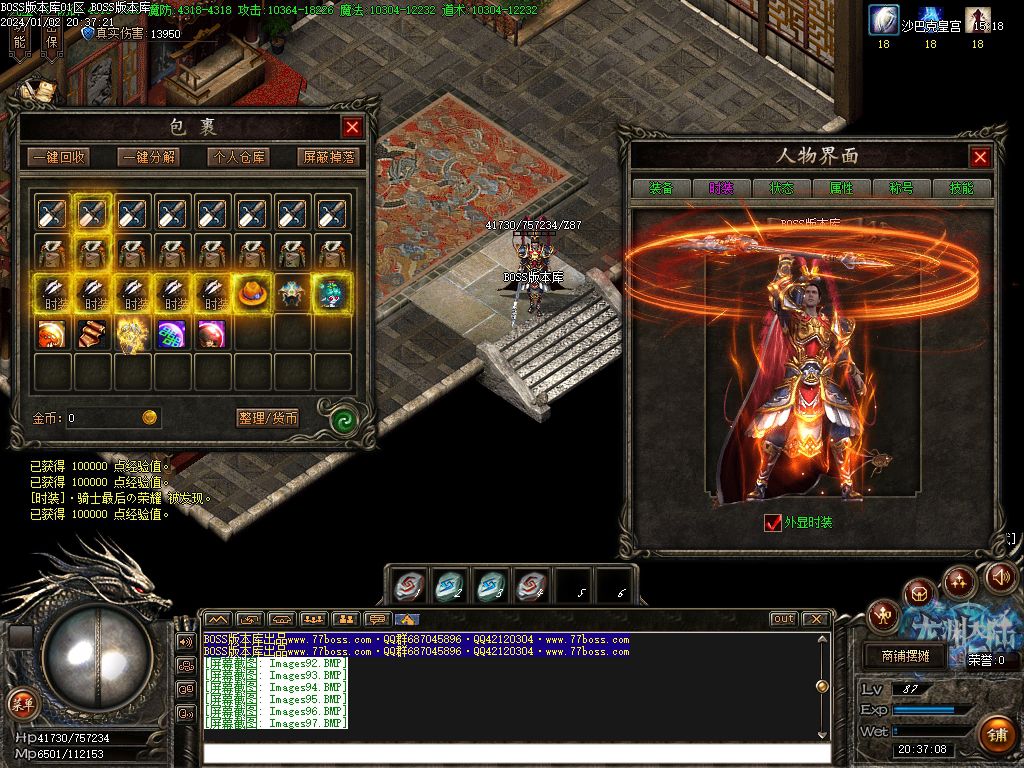
Task: Select the orange hat item in the bag
Action: click(x=251, y=293)
